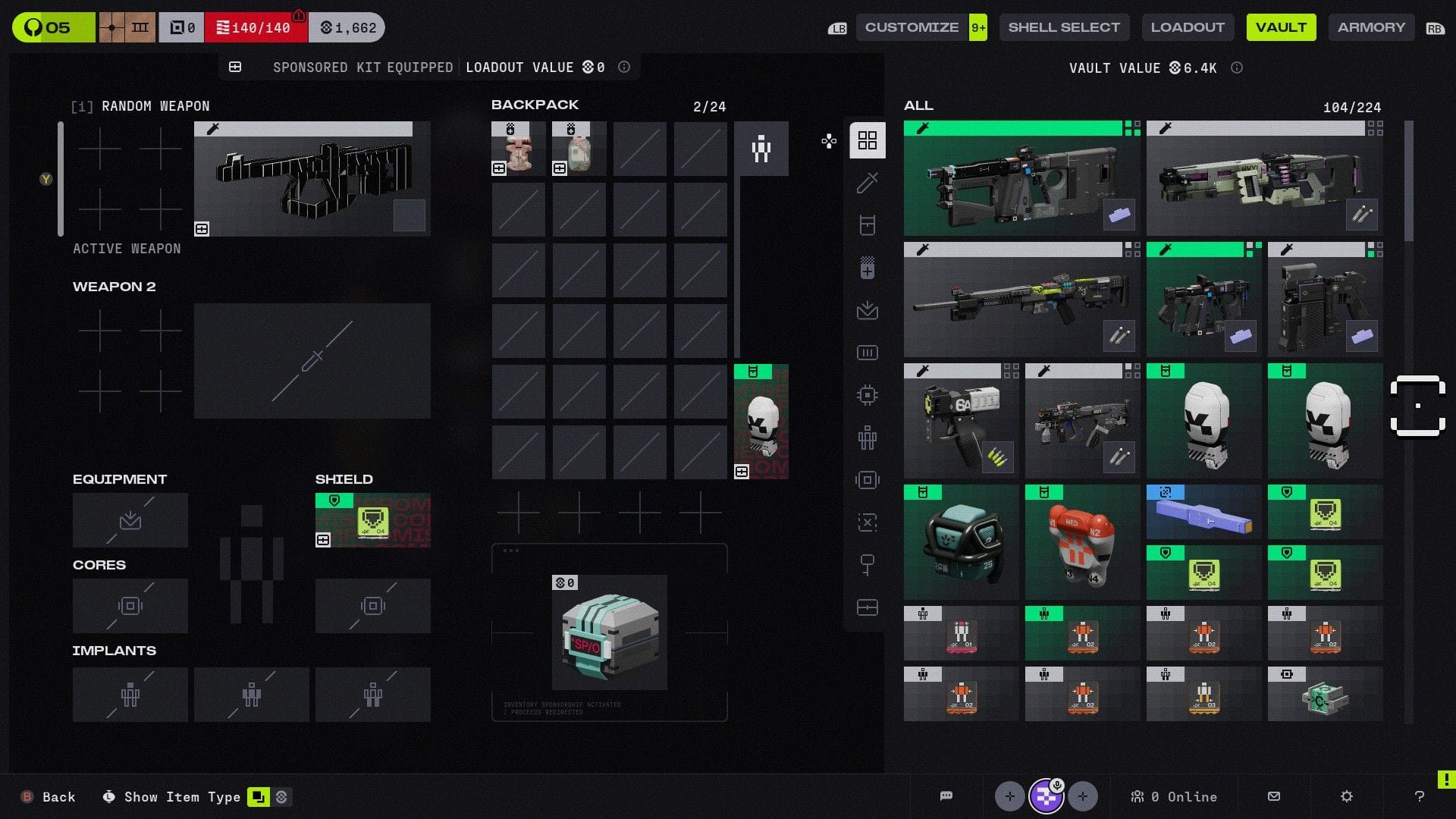
Task: Click the help question mark icon
Action: (x=1419, y=796)
